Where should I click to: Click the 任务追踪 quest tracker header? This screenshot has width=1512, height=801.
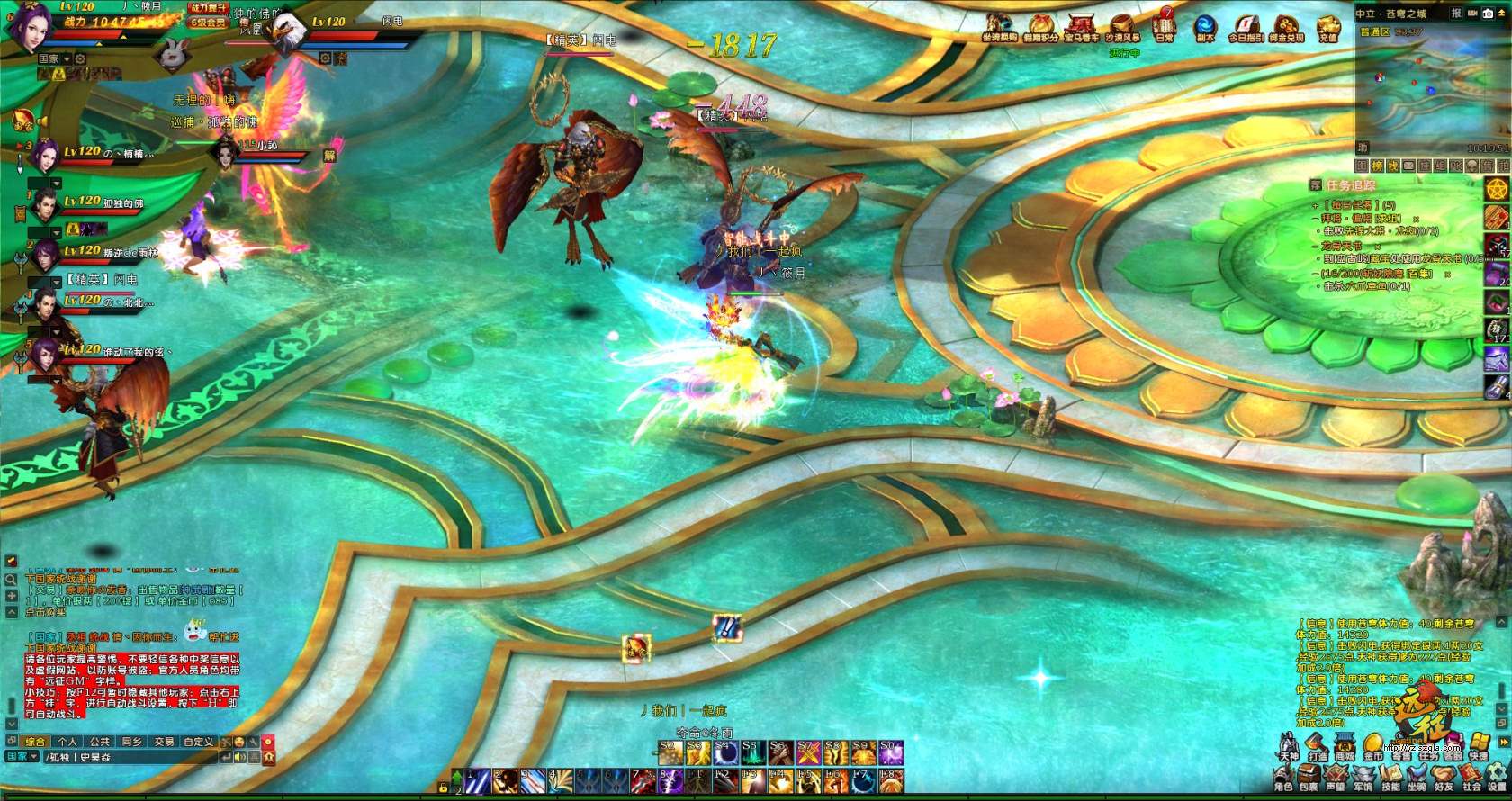click(1350, 185)
